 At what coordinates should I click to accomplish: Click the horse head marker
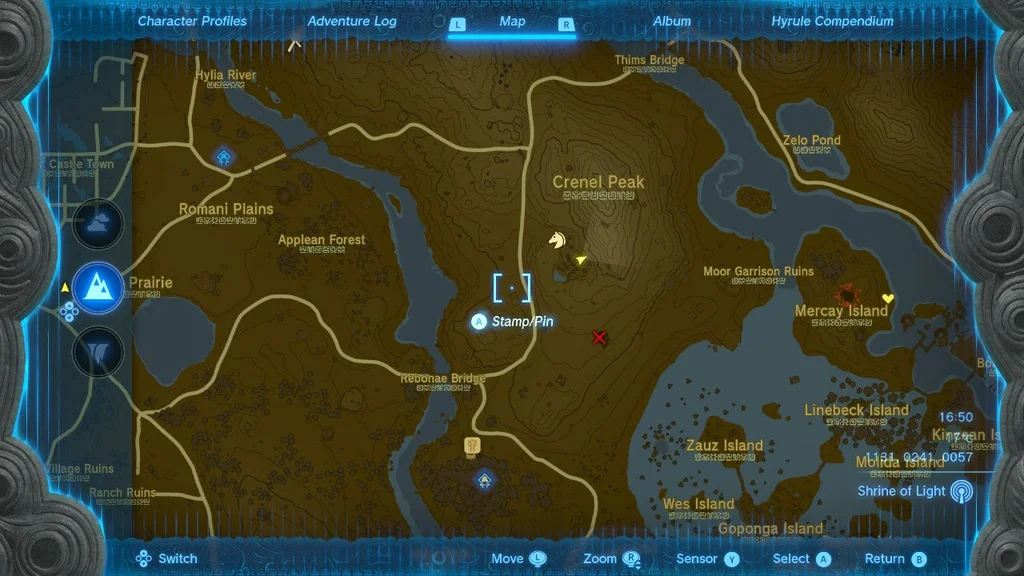coord(557,240)
